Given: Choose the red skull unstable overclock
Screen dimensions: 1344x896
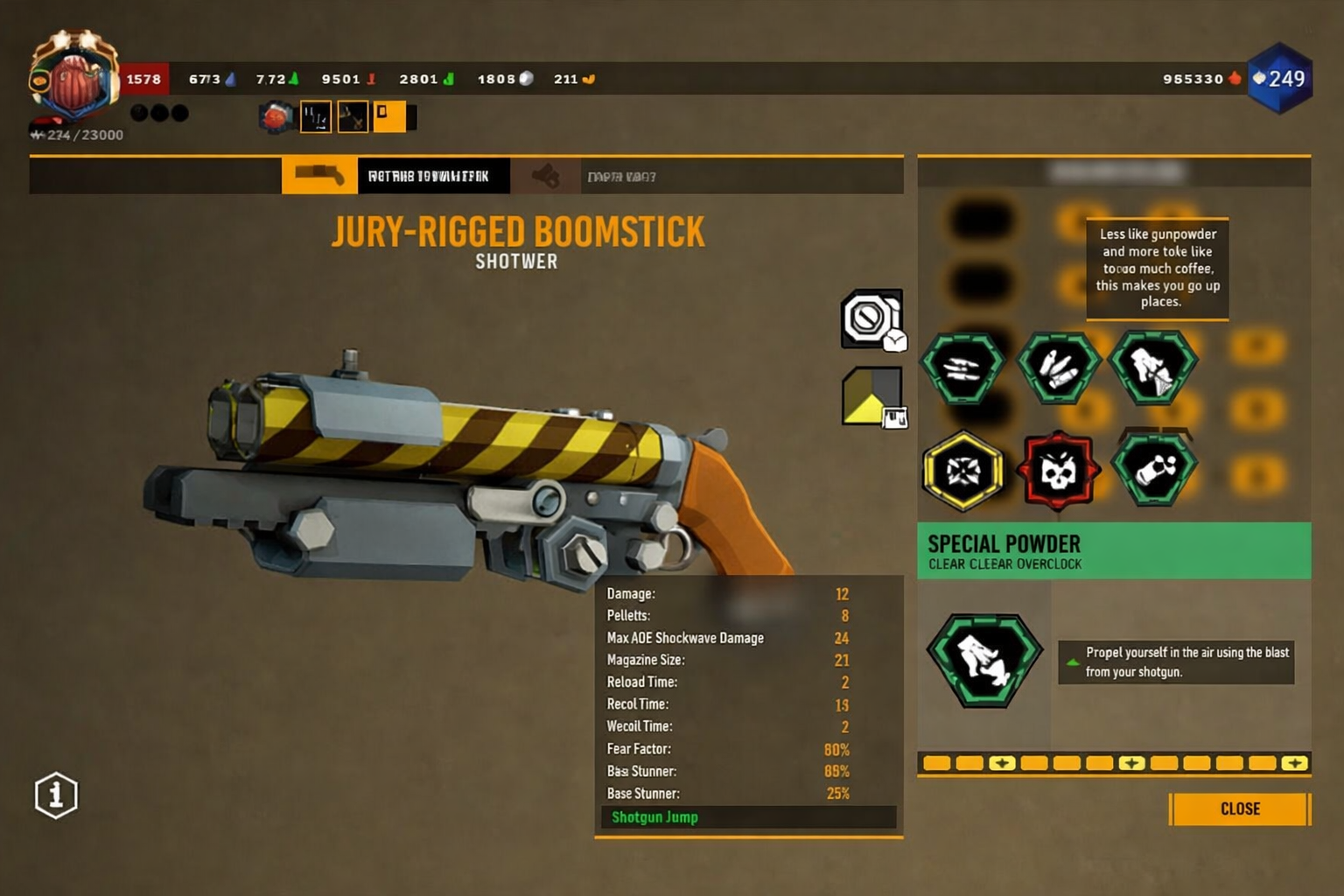Looking at the screenshot, I should click(x=1058, y=471).
